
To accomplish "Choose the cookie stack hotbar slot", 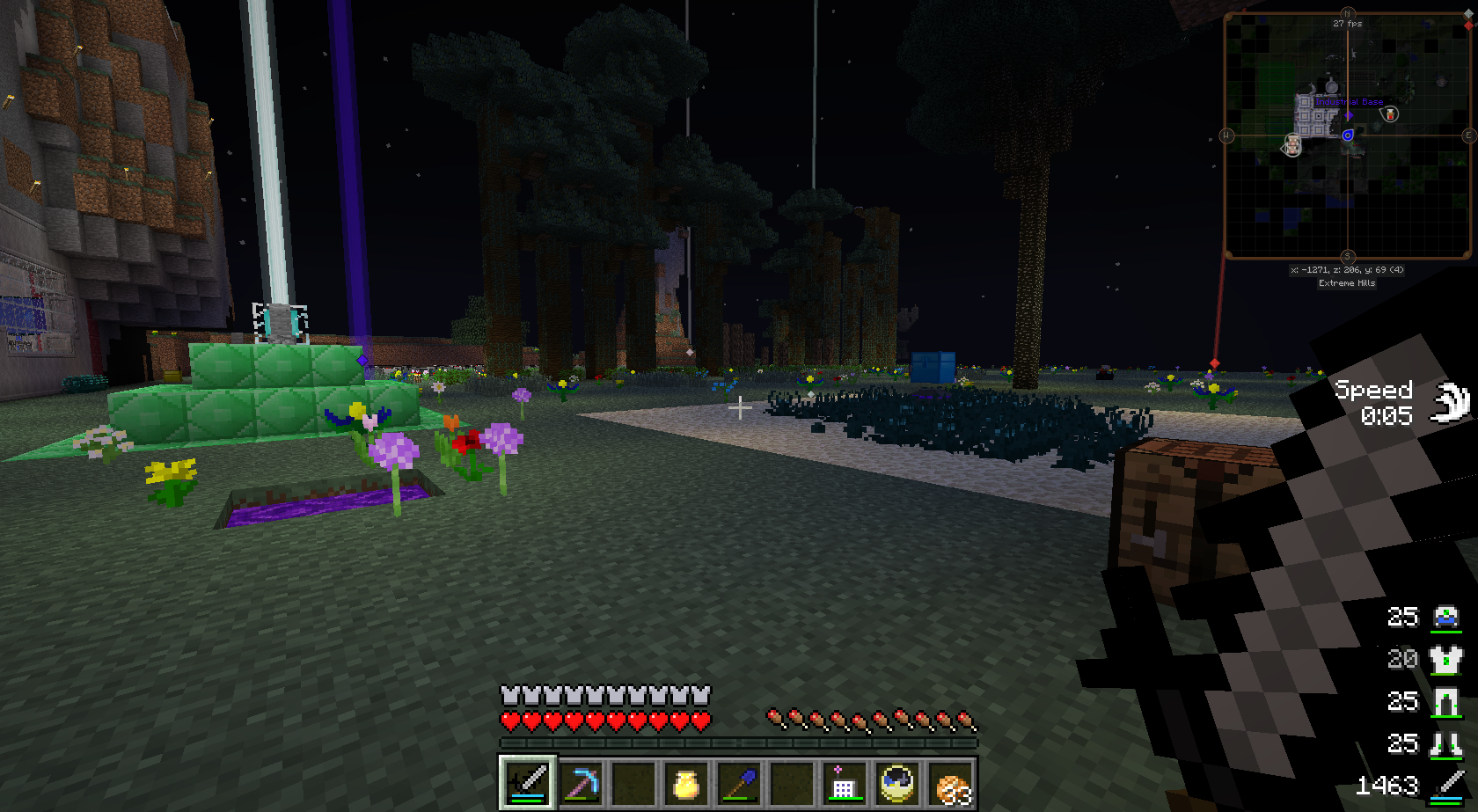I will (x=951, y=783).
